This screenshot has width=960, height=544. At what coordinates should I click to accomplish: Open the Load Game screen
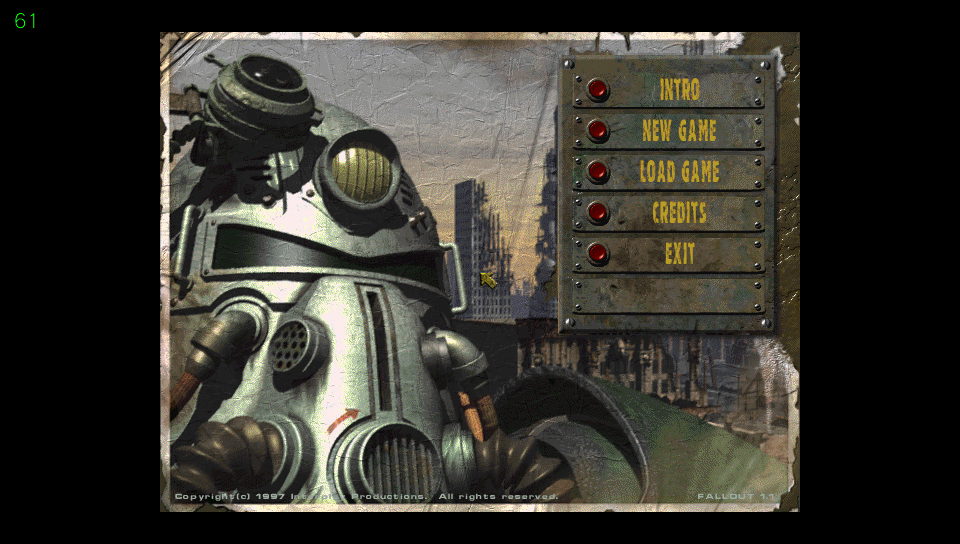pyautogui.click(x=598, y=172)
